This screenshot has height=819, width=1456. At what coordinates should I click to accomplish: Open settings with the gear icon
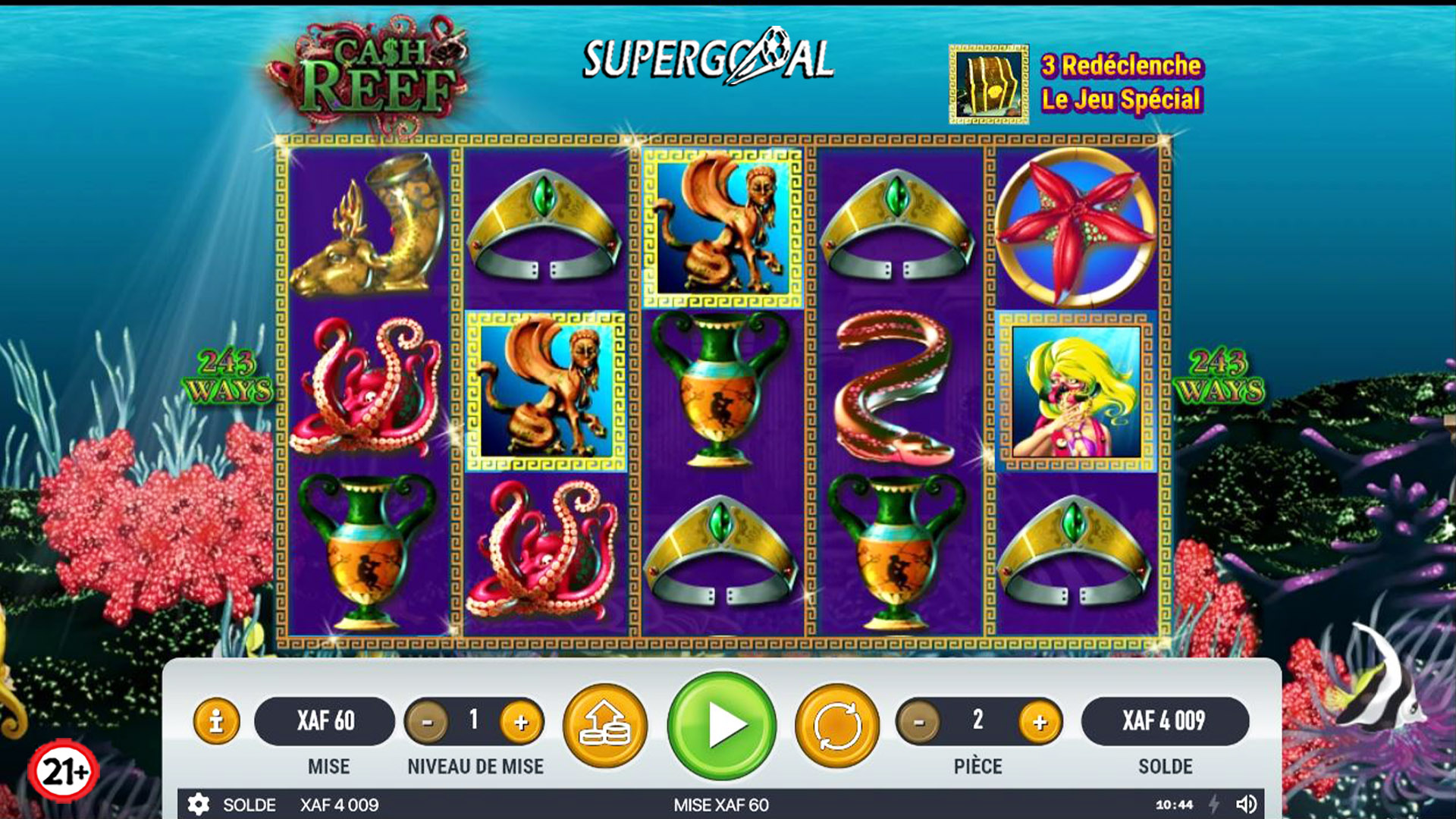[199, 805]
